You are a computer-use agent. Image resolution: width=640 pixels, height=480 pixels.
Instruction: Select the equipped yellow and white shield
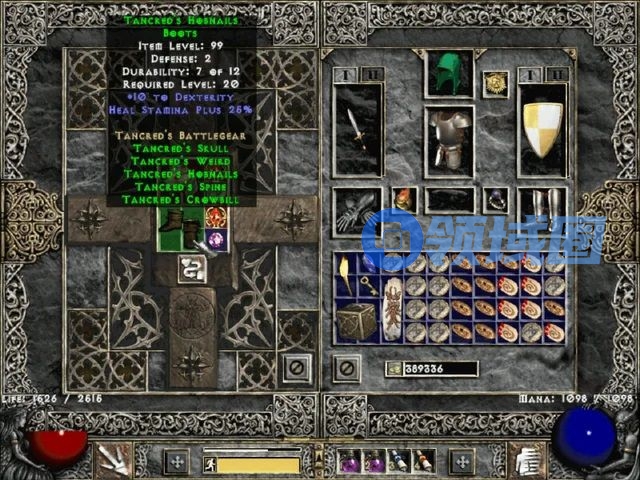click(x=542, y=129)
